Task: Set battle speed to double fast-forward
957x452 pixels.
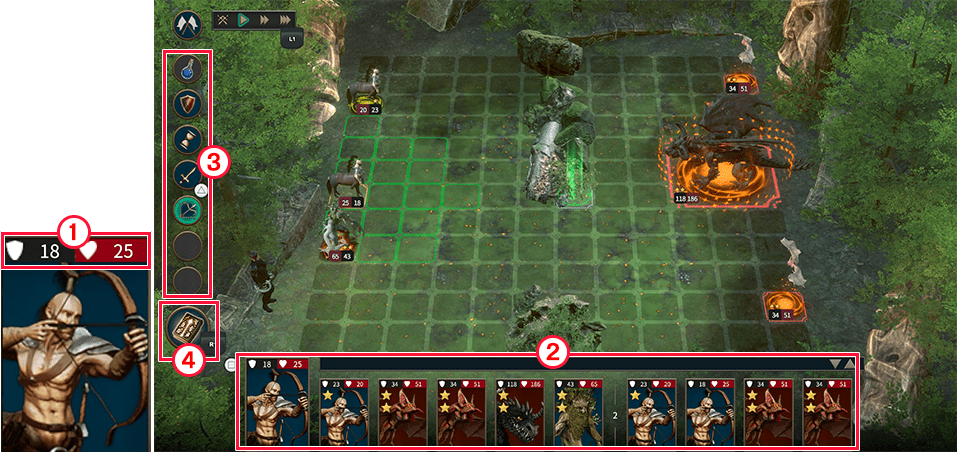Action: 263,19
